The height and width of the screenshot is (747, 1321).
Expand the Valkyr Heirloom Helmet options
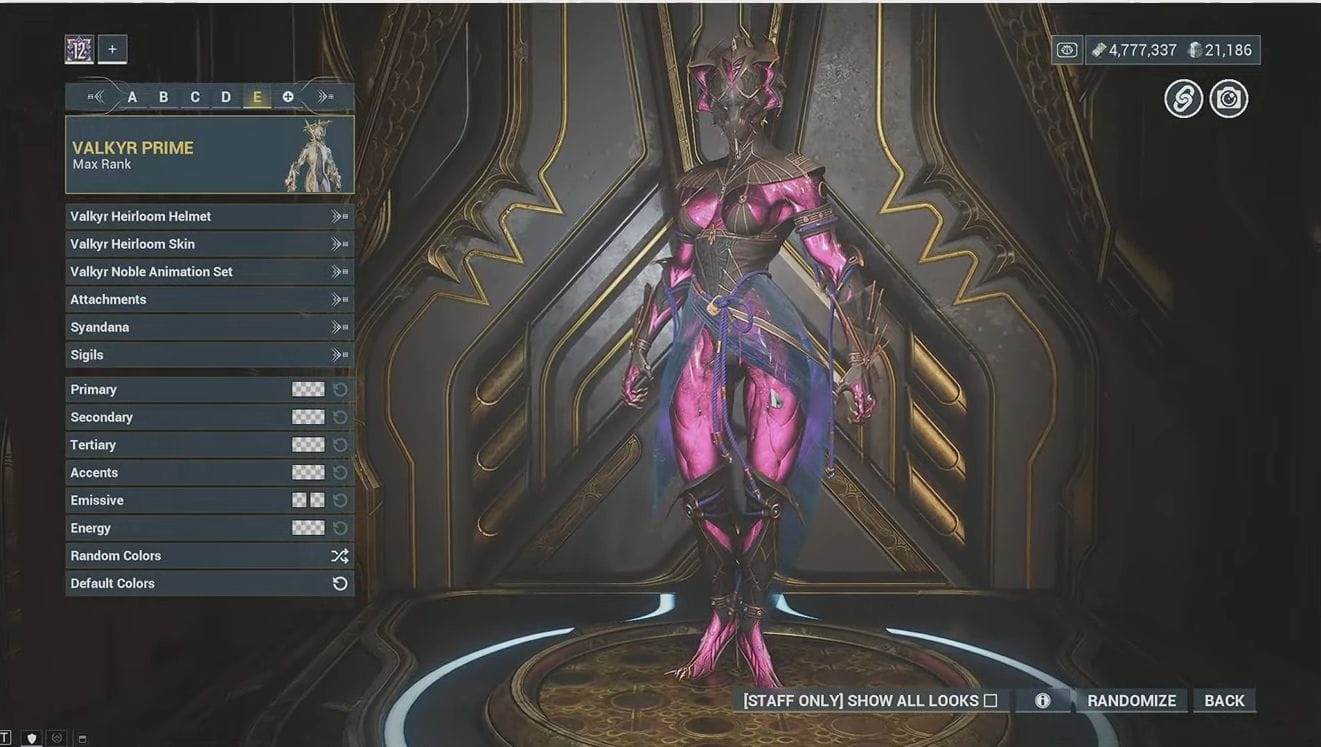pos(208,216)
